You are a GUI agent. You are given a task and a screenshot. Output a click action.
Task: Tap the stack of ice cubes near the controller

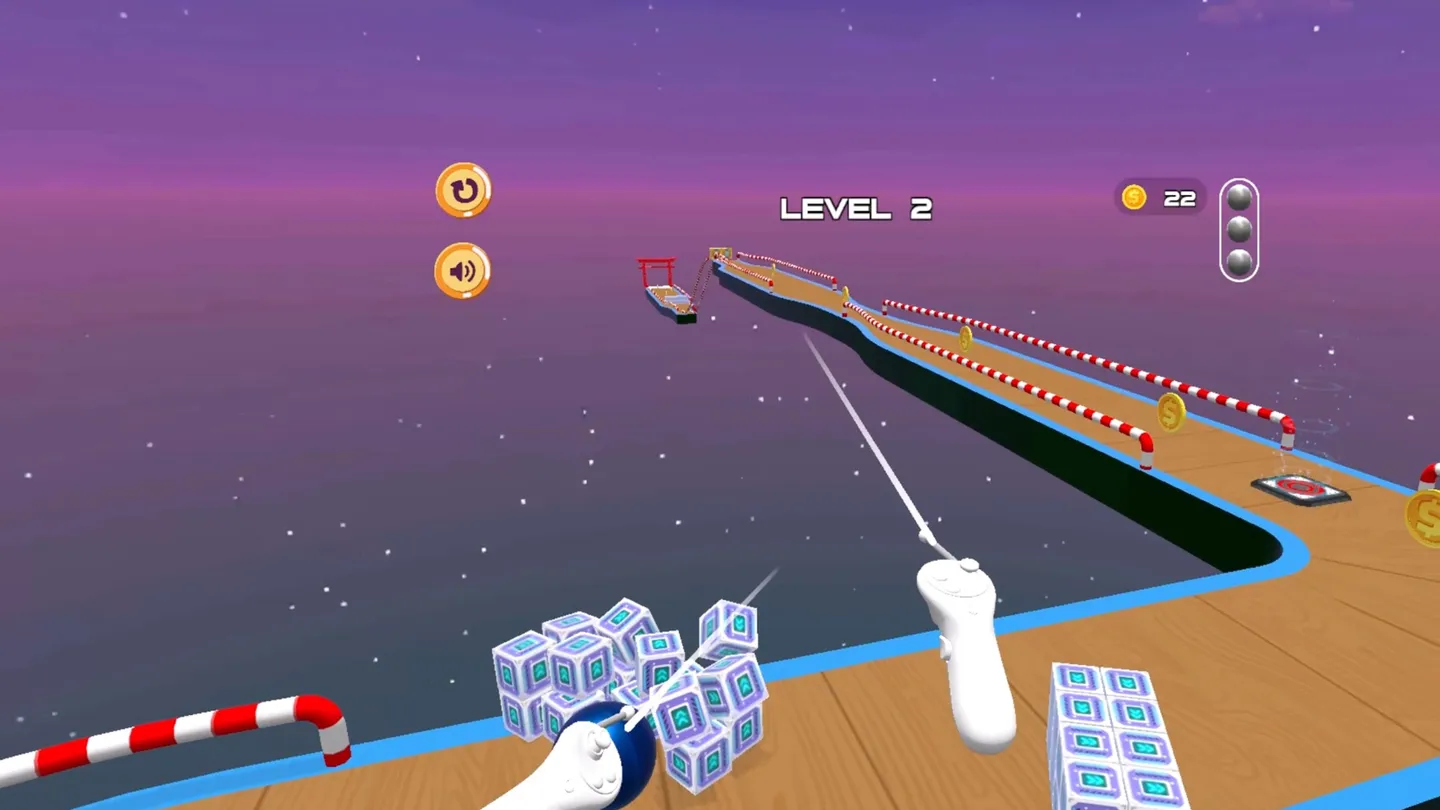630,680
